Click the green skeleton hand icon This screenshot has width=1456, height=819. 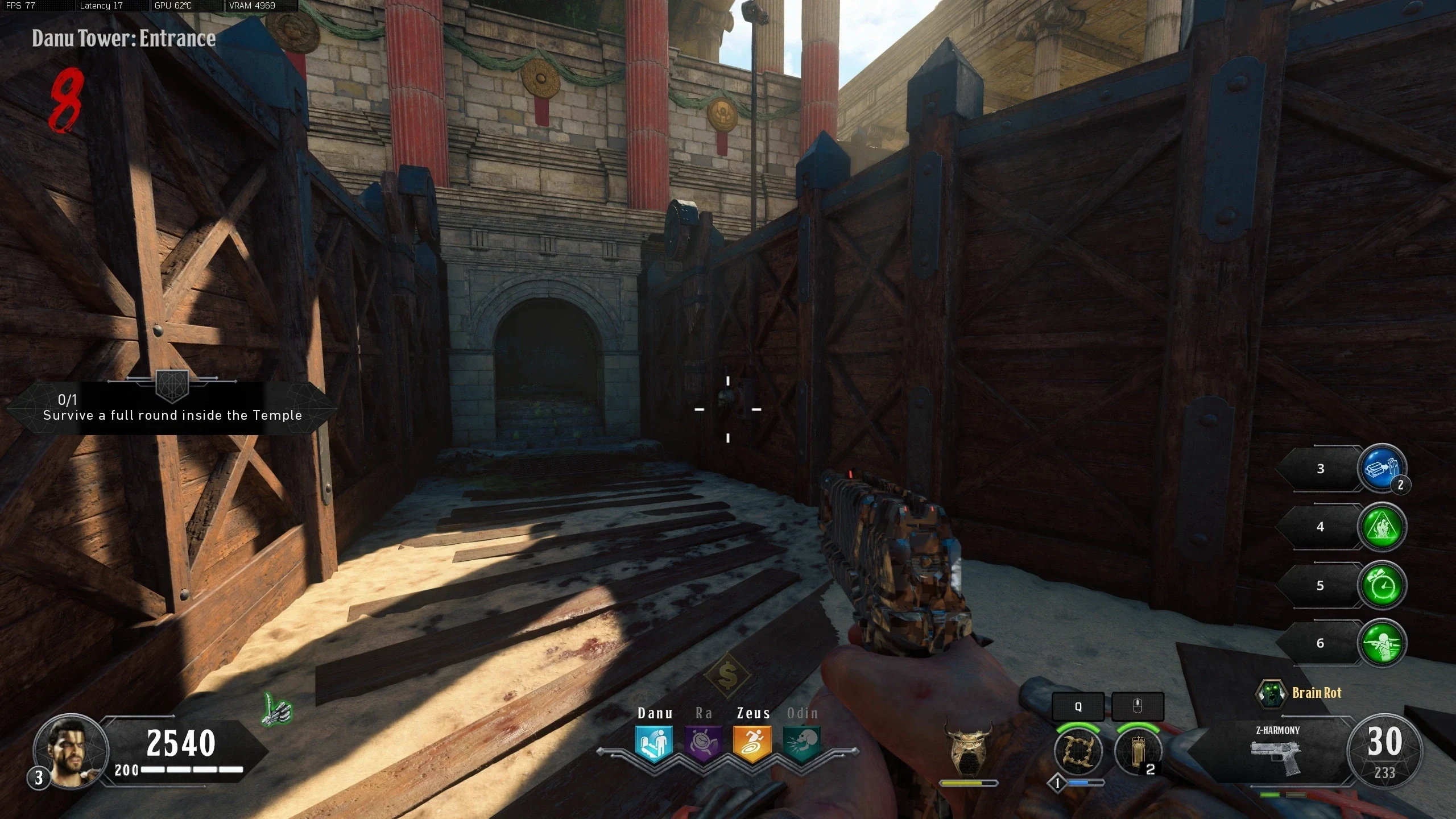[x=278, y=709]
